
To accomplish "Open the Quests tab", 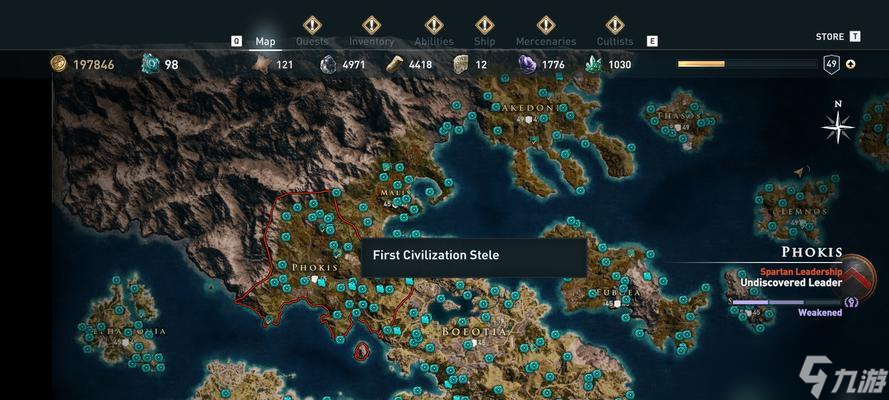I will click(312, 41).
